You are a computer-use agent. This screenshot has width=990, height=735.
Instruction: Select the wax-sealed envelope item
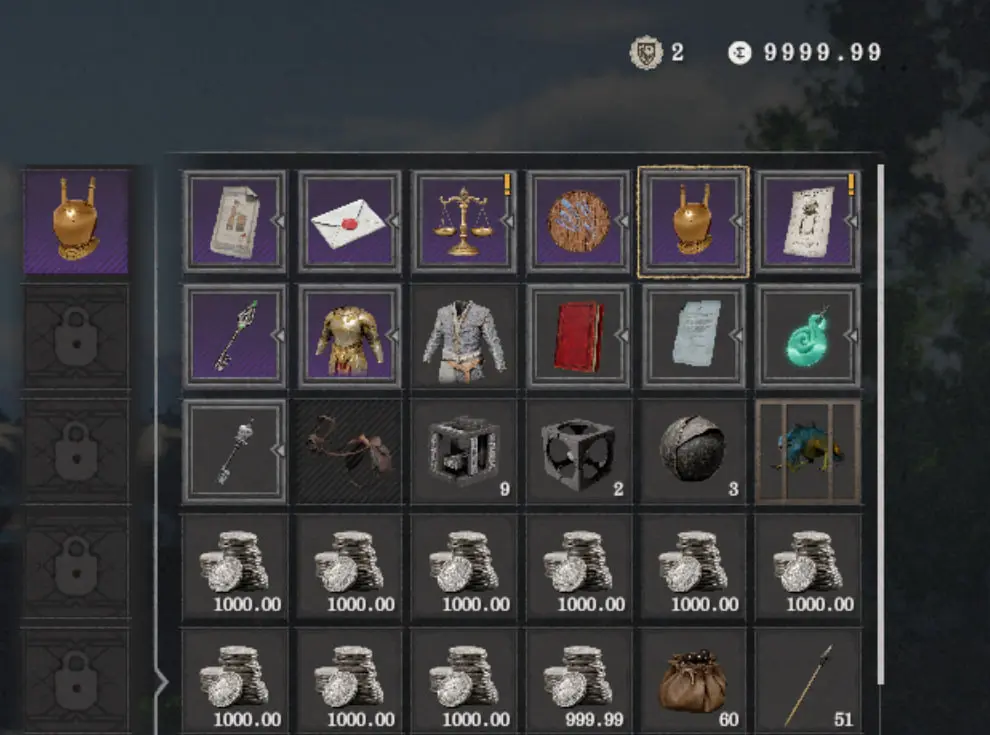coord(349,221)
